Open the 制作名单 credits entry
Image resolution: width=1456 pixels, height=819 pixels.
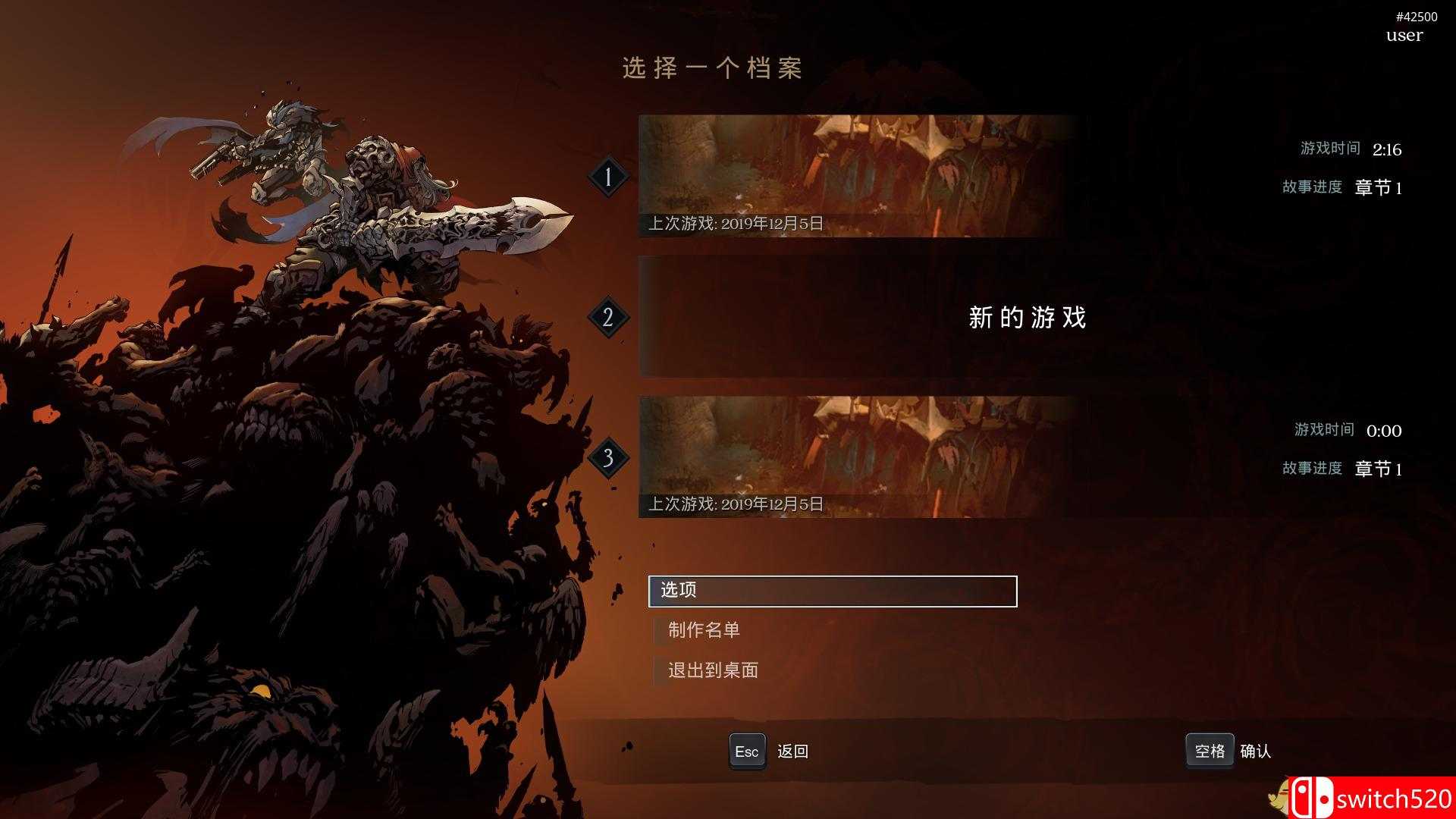coord(704,629)
